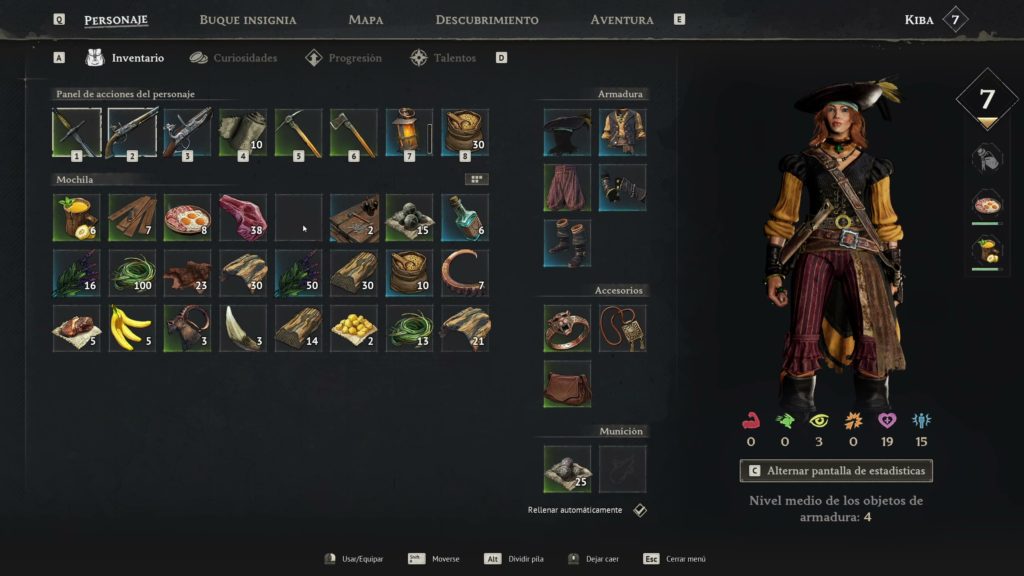Pick the raw meat stack of 38

243,218
